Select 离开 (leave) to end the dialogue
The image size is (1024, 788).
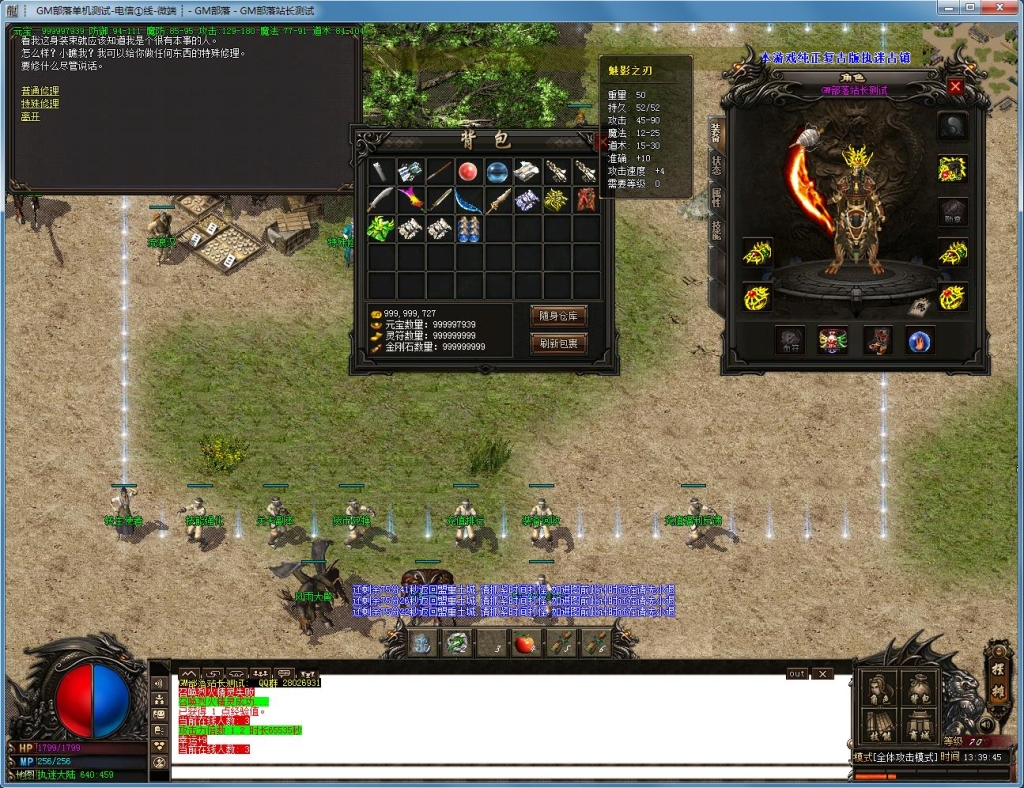click(30, 116)
